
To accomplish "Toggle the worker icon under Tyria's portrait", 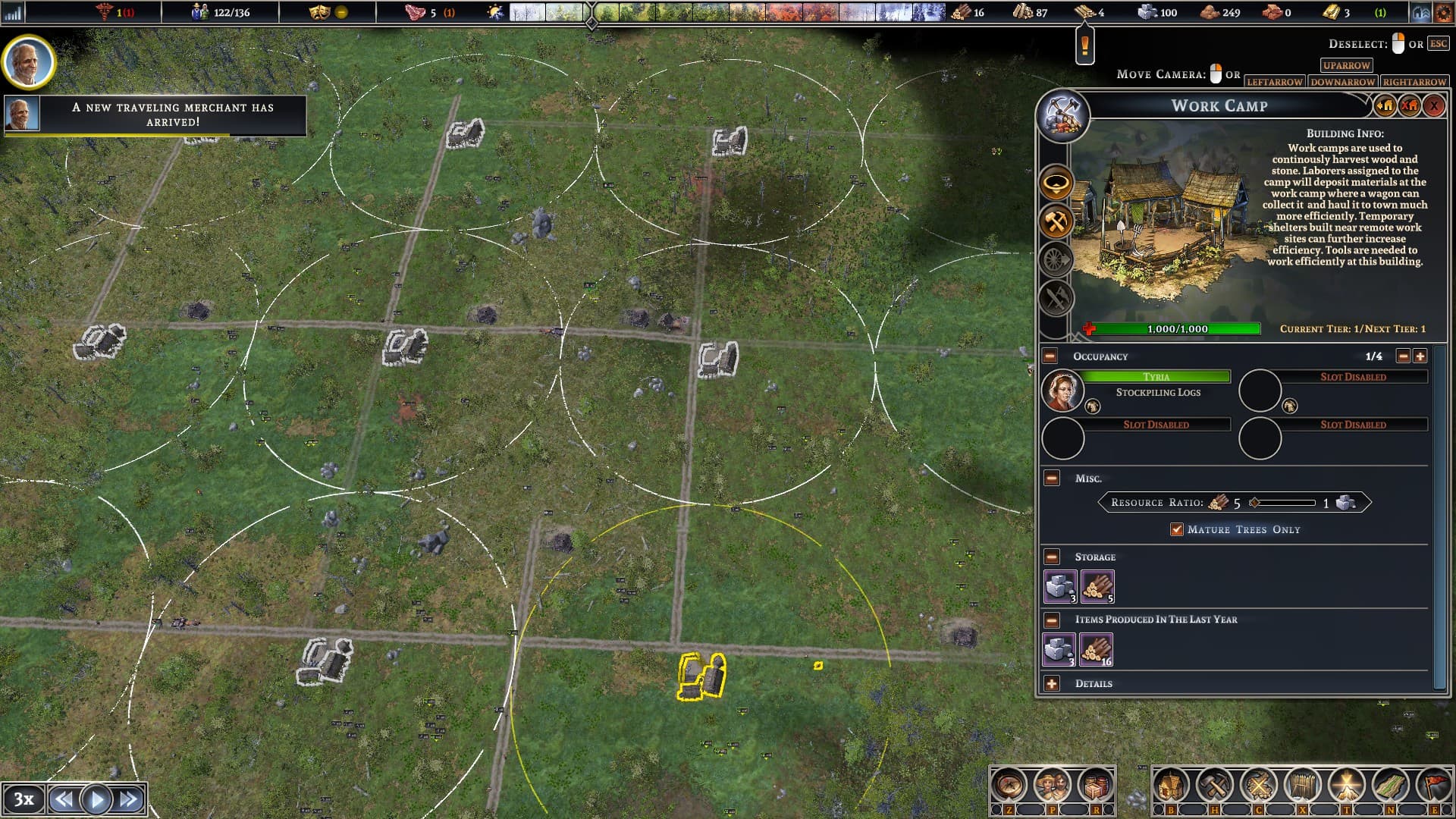I will tap(1092, 406).
